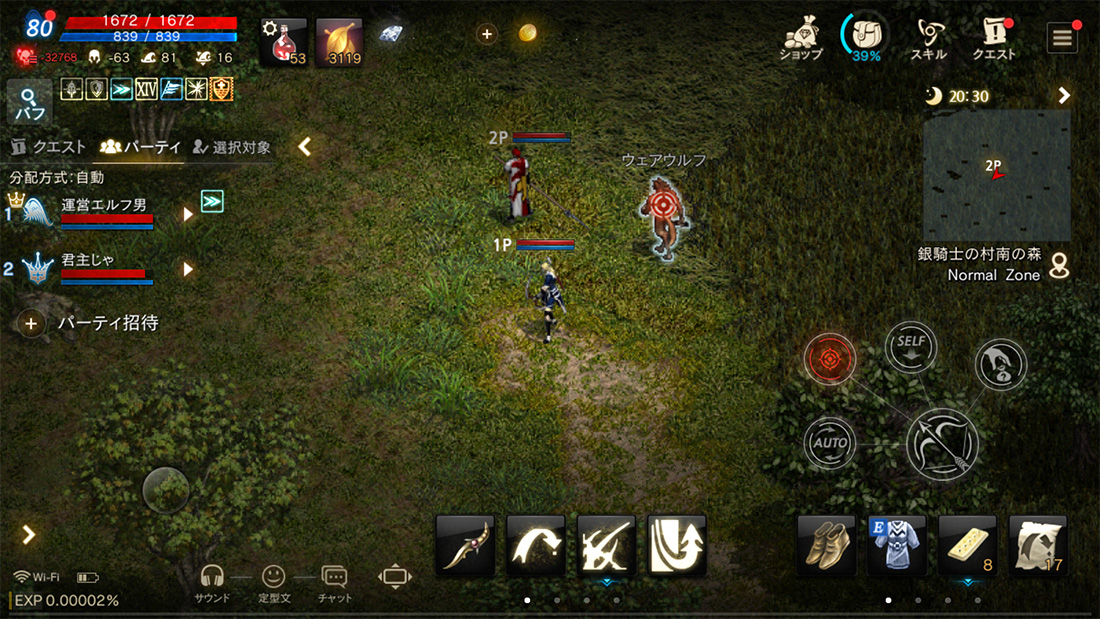Use the boots item quick slot
The width and height of the screenshot is (1100, 619).
(826, 544)
